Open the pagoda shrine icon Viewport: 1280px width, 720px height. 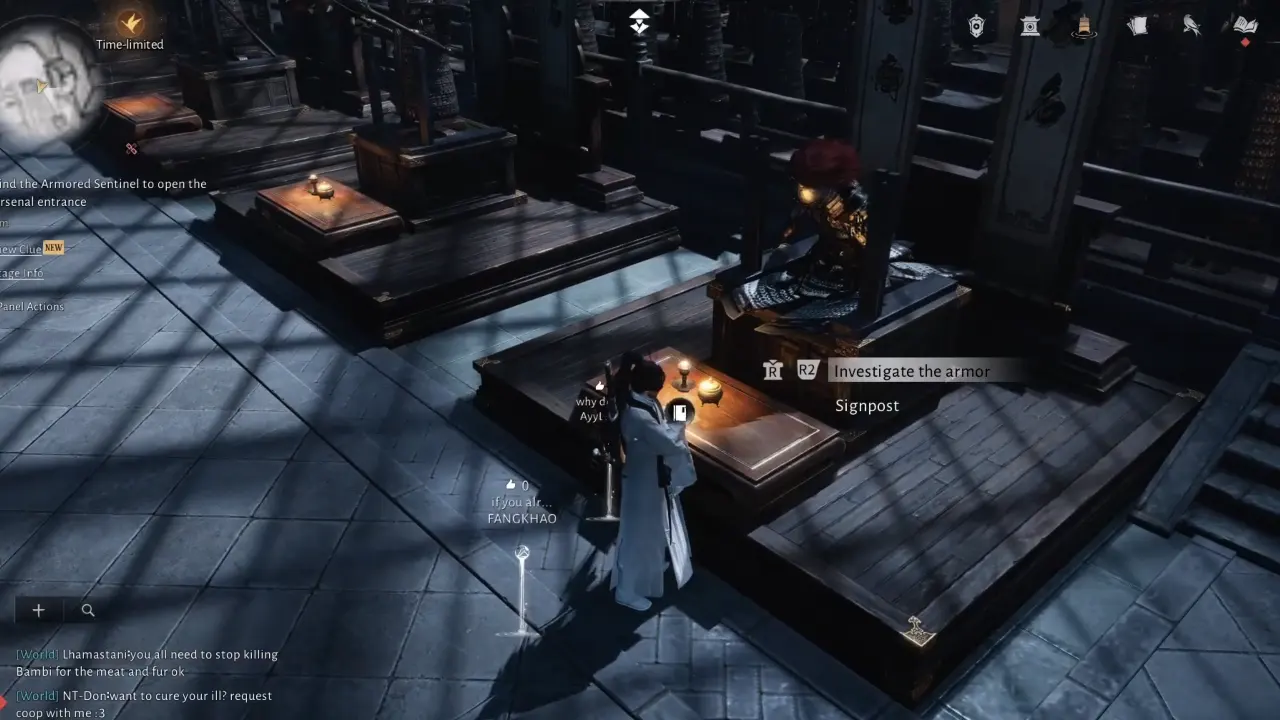(1028, 26)
